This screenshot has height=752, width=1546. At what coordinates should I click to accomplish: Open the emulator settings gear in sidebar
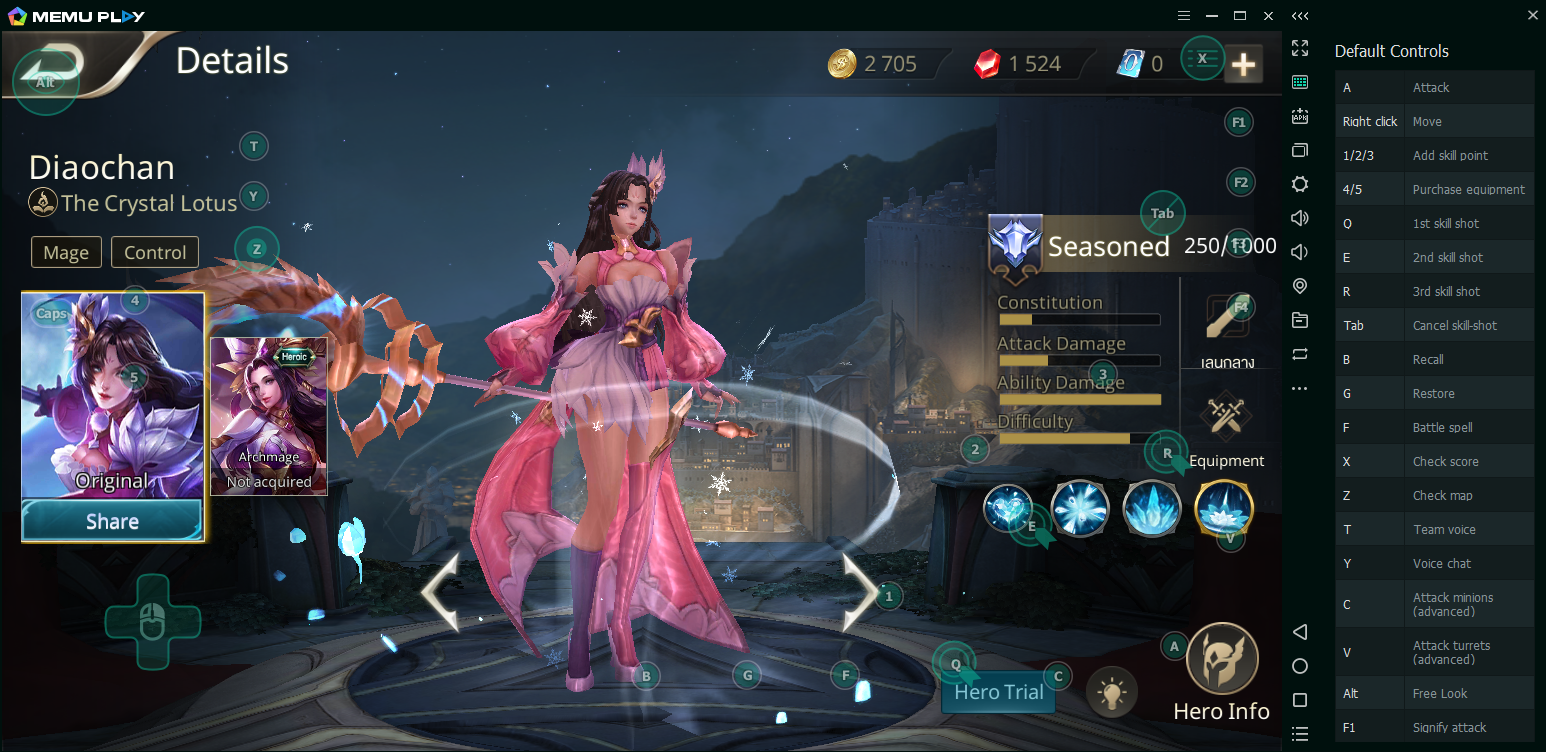point(1300,184)
